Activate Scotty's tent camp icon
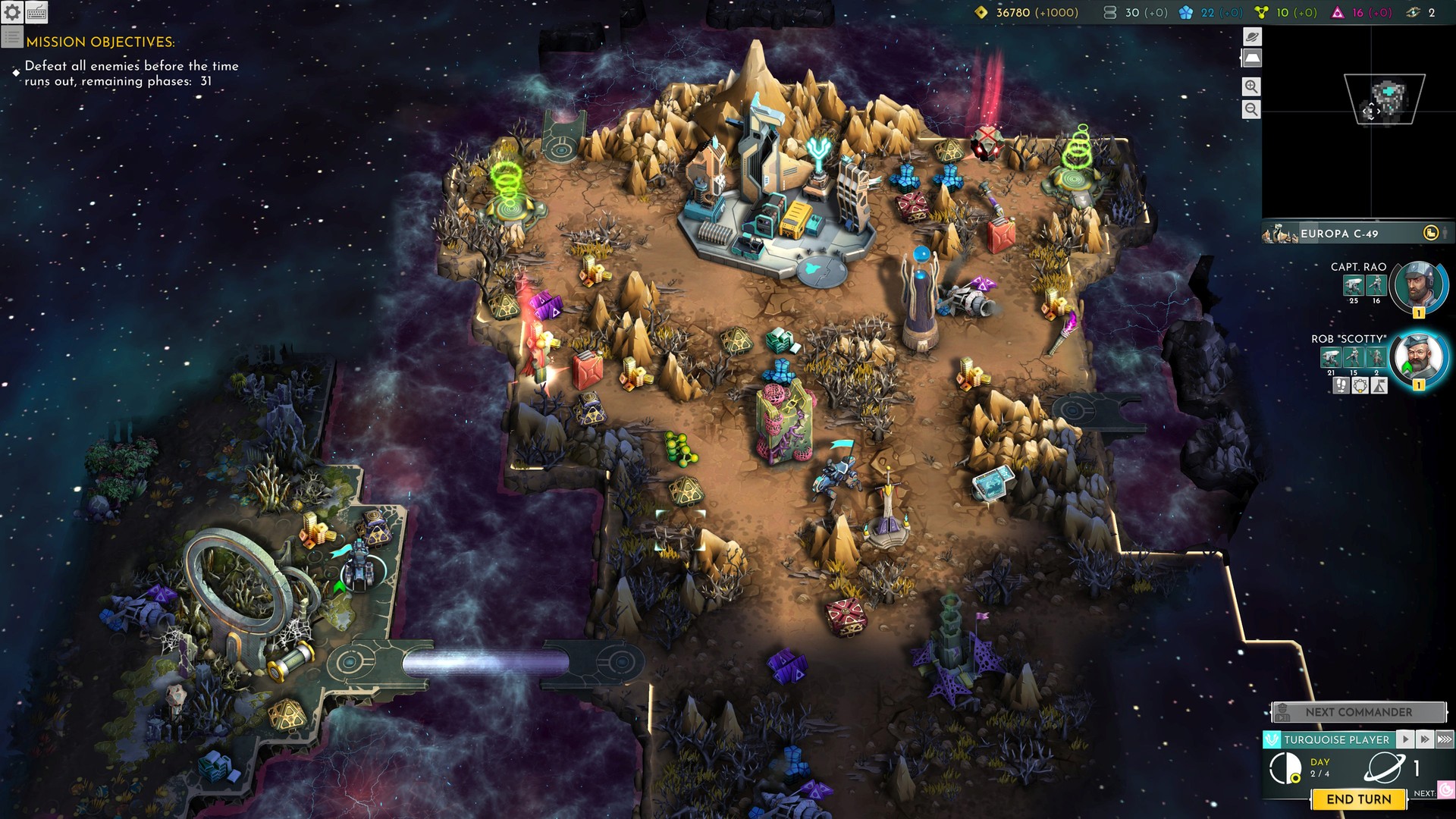Image resolution: width=1456 pixels, height=819 pixels. 1379,386
